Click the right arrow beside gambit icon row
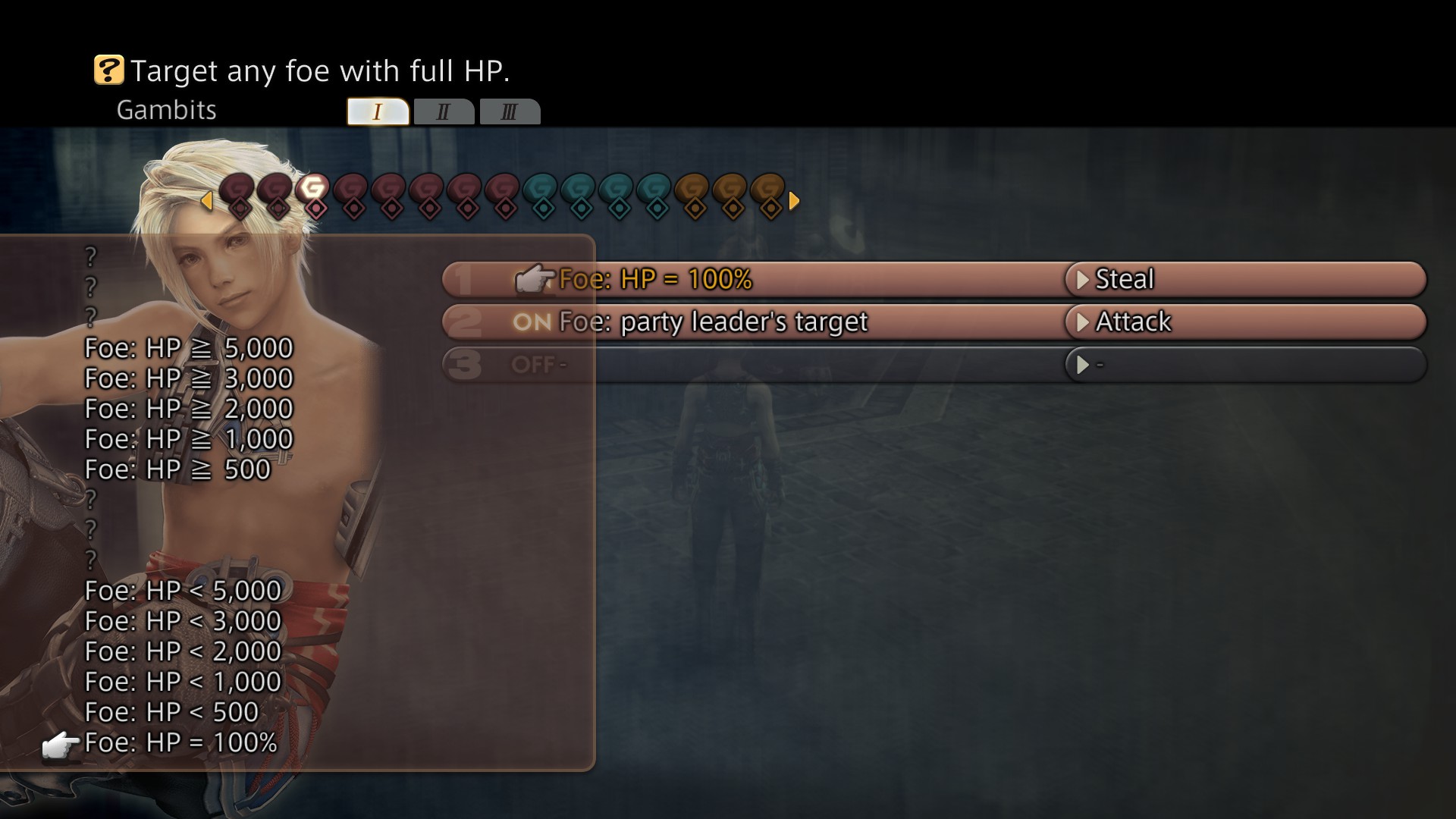The width and height of the screenshot is (1456, 819). [792, 201]
